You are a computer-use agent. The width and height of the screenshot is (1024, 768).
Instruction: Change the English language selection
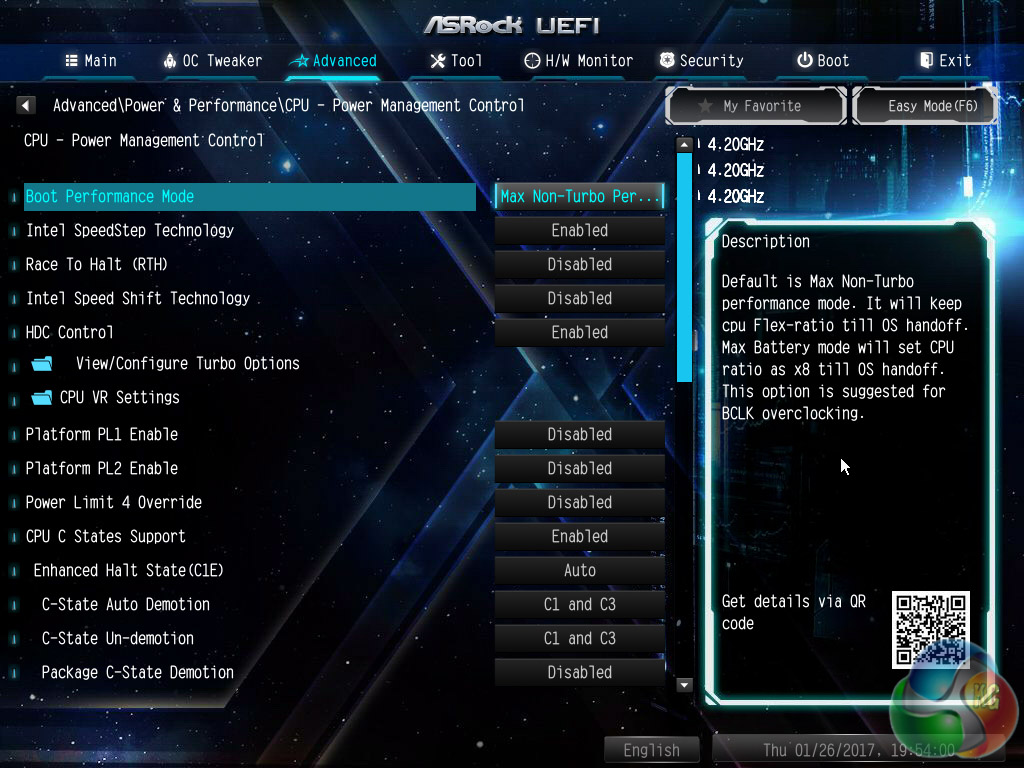pos(651,750)
